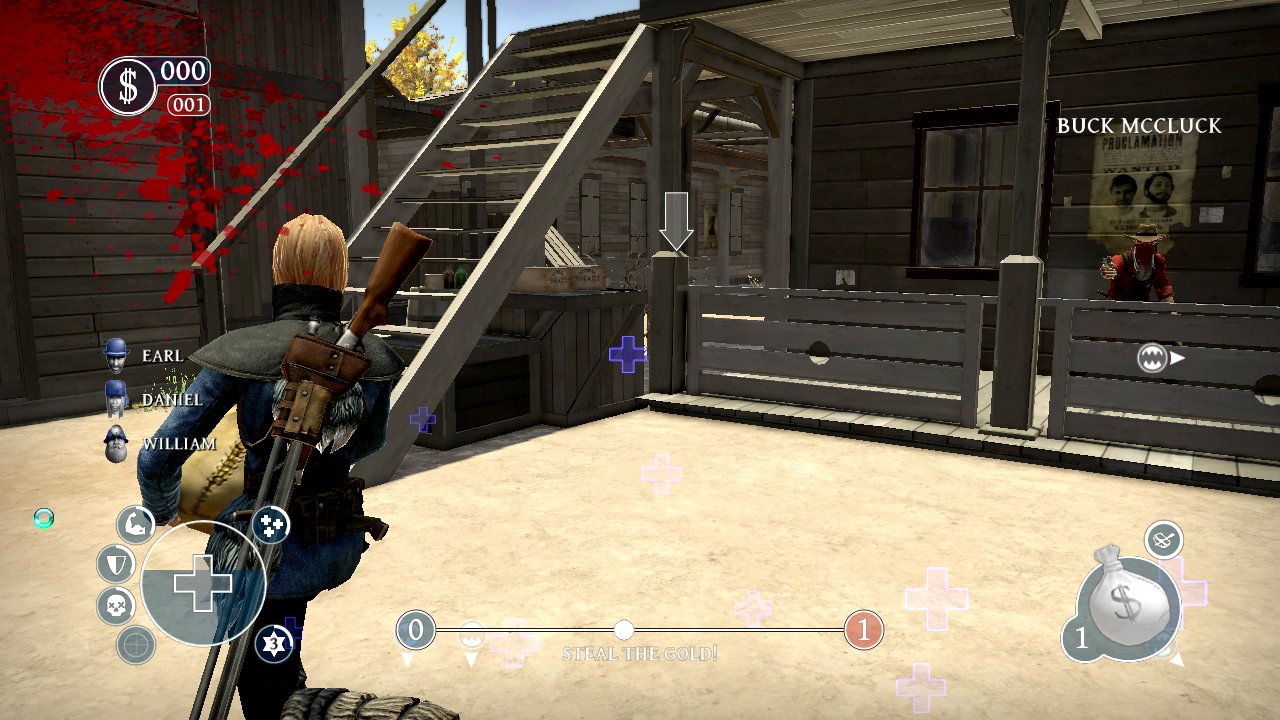The height and width of the screenshot is (720, 1280).
Task: Click the blue team score circle showing 0
Action: pos(416,630)
